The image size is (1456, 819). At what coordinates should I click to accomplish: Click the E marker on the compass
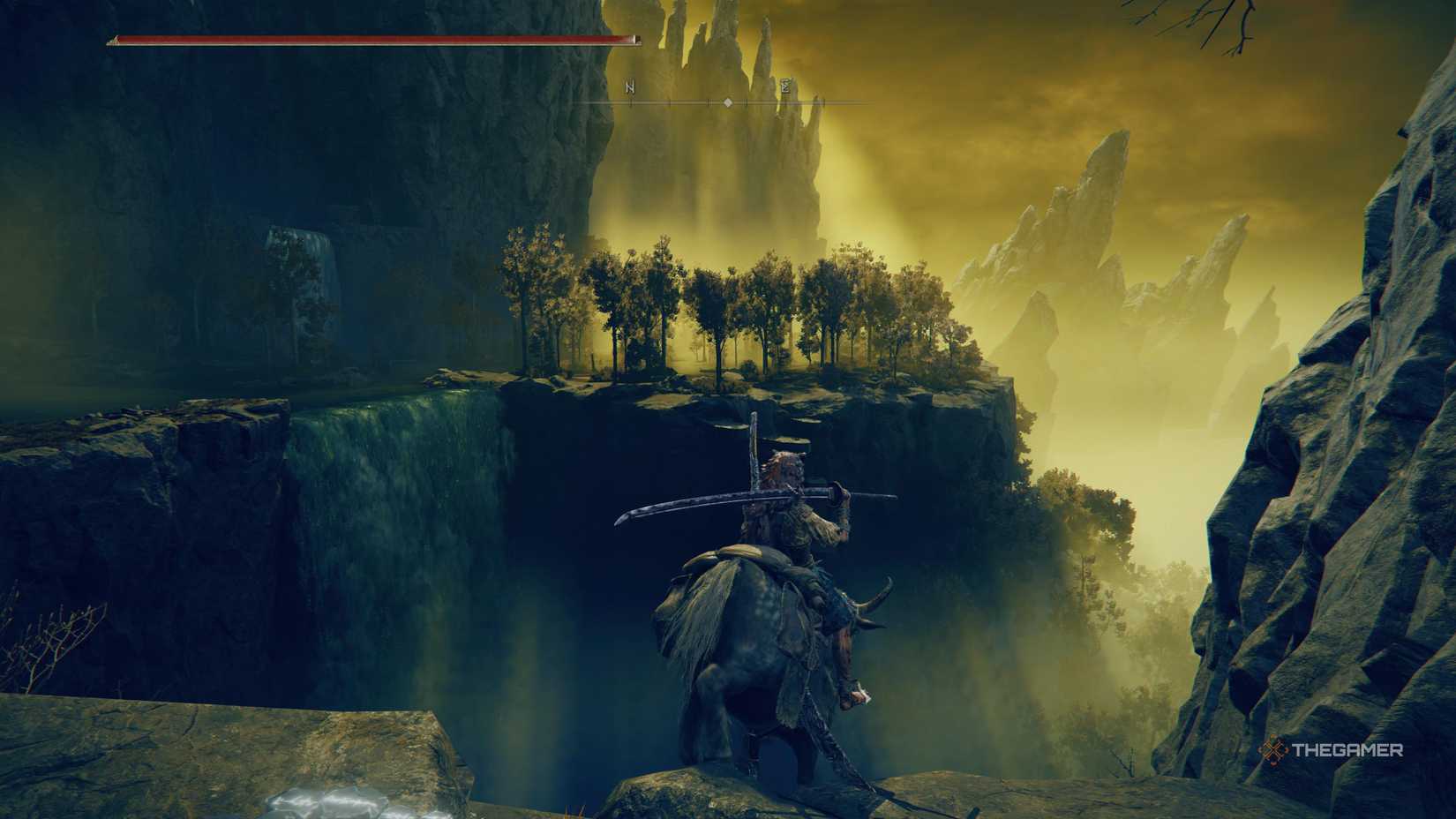click(x=785, y=86)
